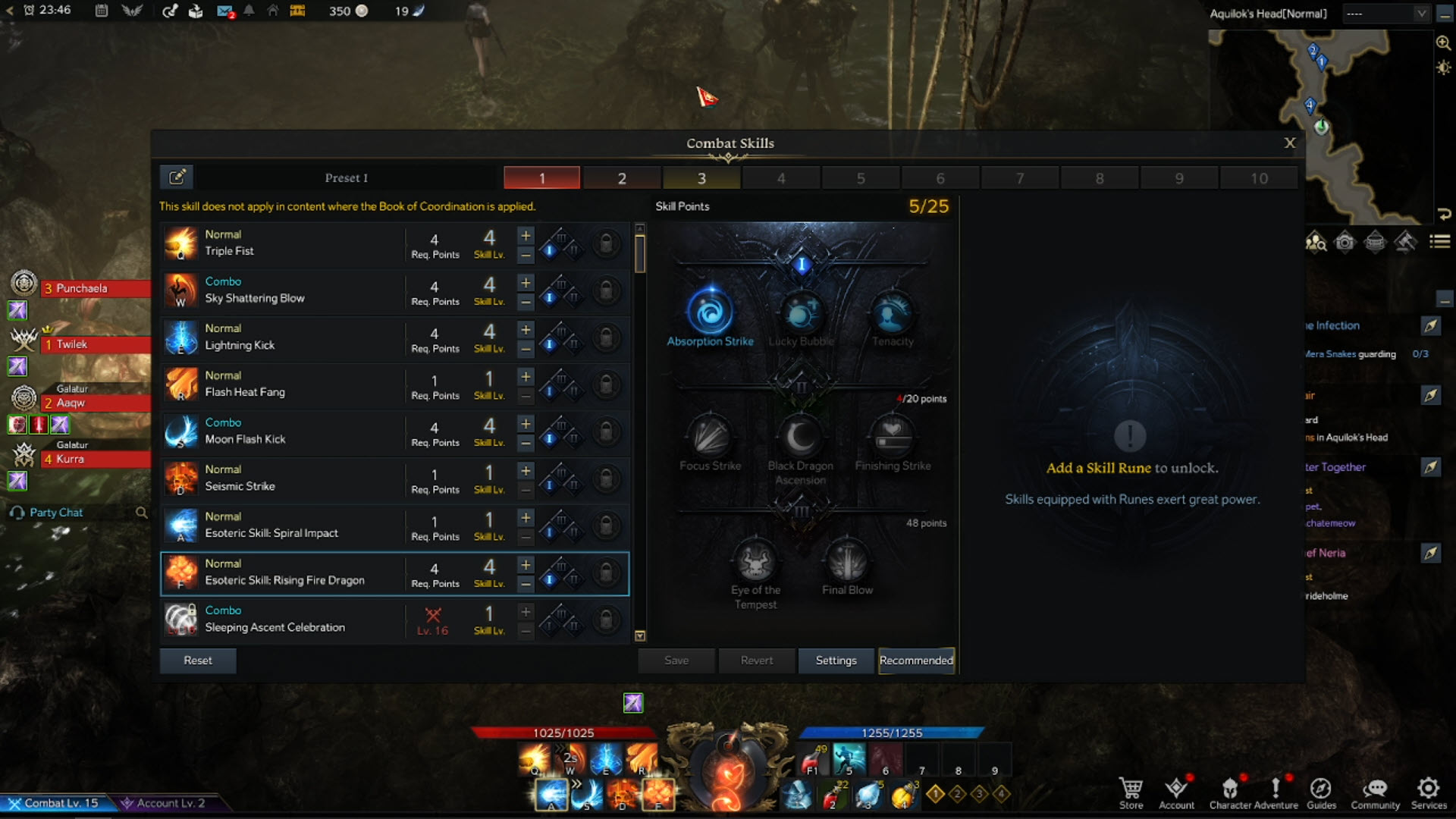Apply the Recommended skill build
1456x819 pixels.
tap(916, 661)
